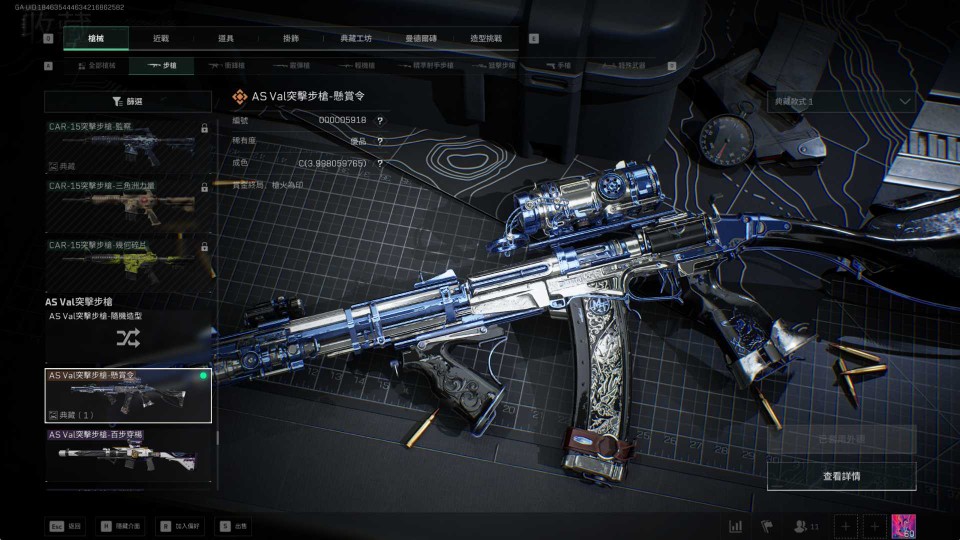Pick the green CAR-15 幾何碎片 skin
This screenshot has width=960, height=540.
click(128, 262)
